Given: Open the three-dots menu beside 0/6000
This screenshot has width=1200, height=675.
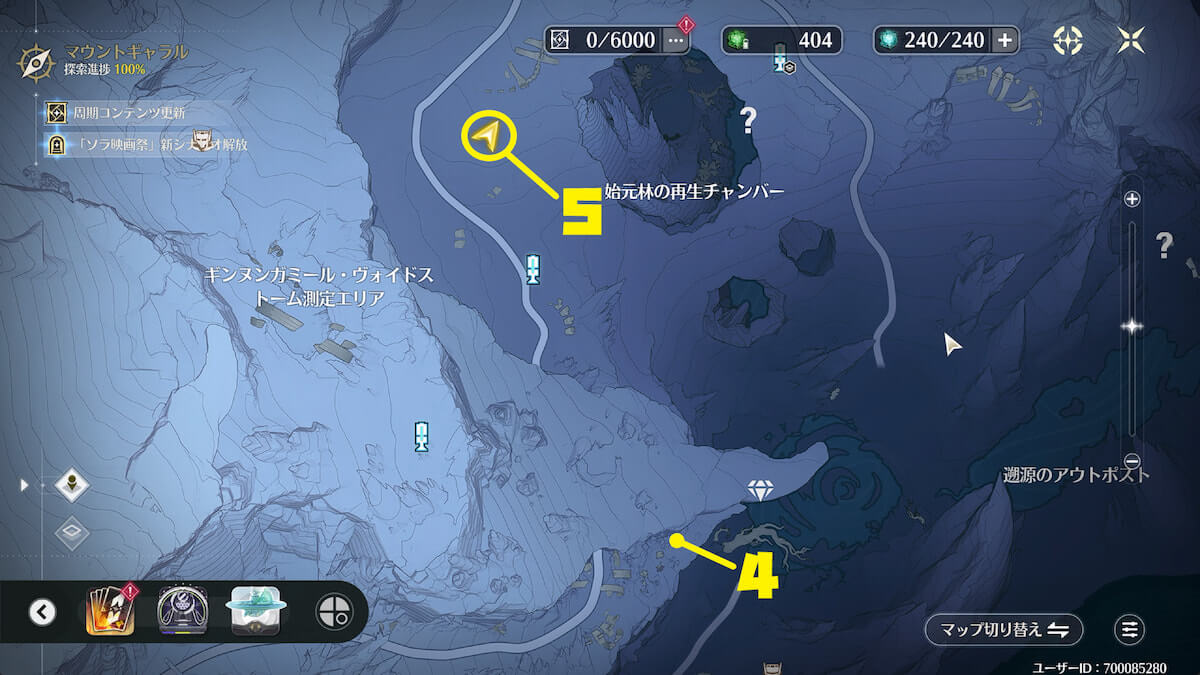Looking at the screenshot, I should pos(676,40).
